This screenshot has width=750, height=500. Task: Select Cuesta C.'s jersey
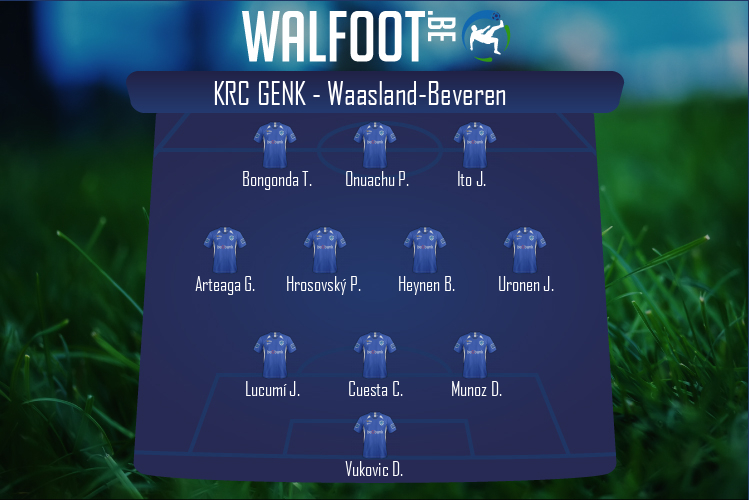point(375,355)
